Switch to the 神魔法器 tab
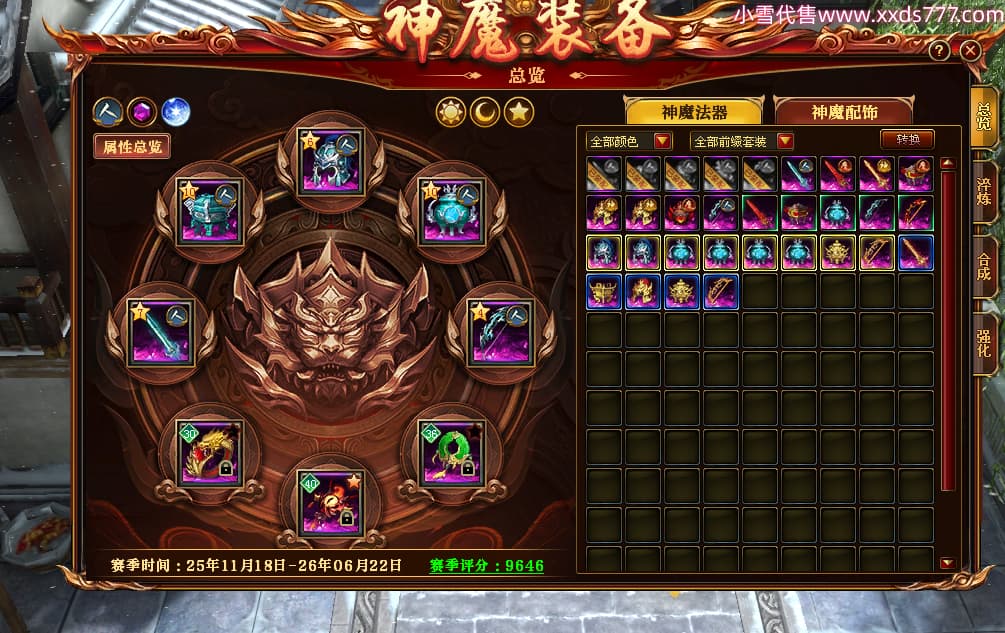 (693, 111)
